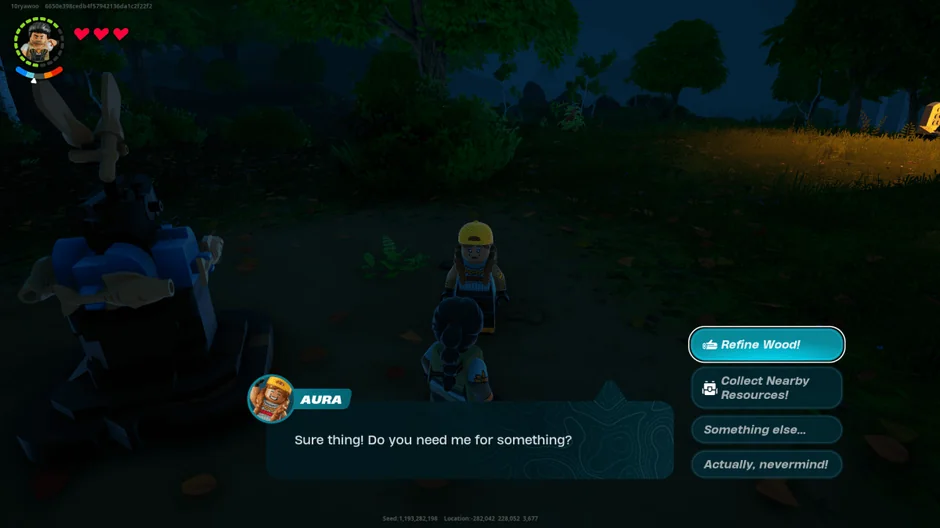The width and height of the screenshot is (940, 528).
Task: Click Aura's speaker portrait icon
Action: click(270, 399)
